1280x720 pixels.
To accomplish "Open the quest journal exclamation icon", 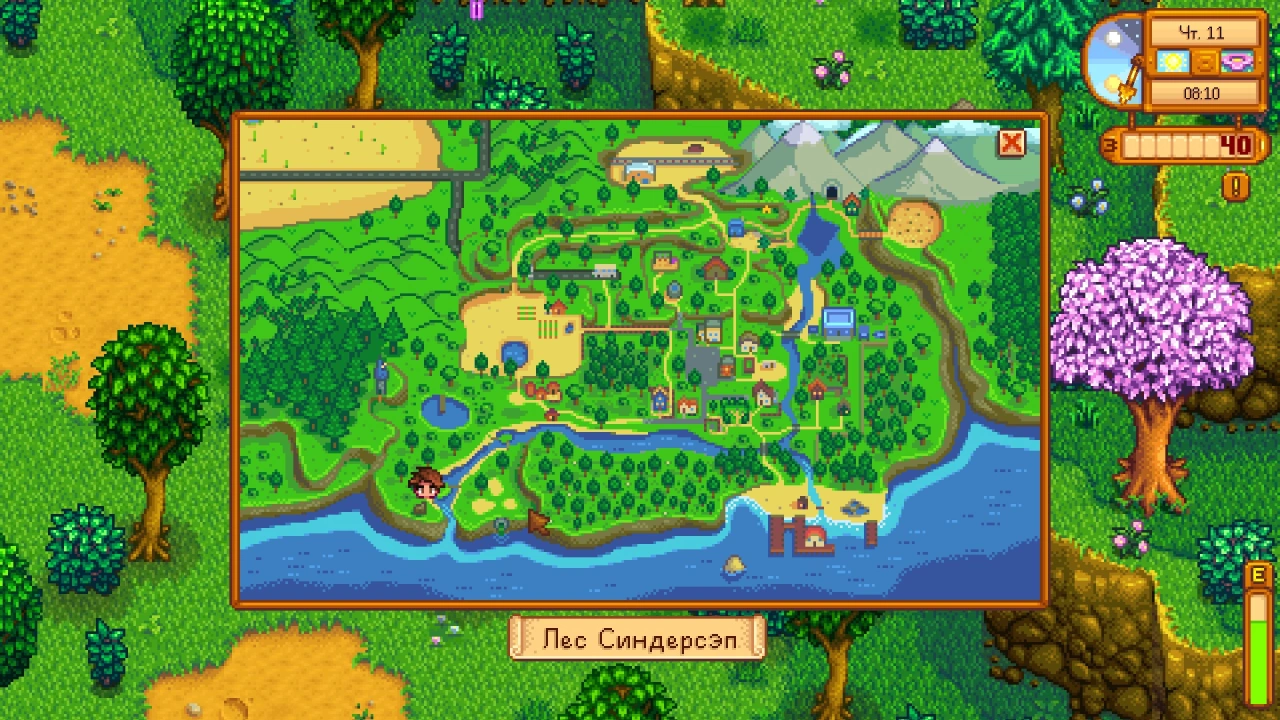I will [1236, 186].
